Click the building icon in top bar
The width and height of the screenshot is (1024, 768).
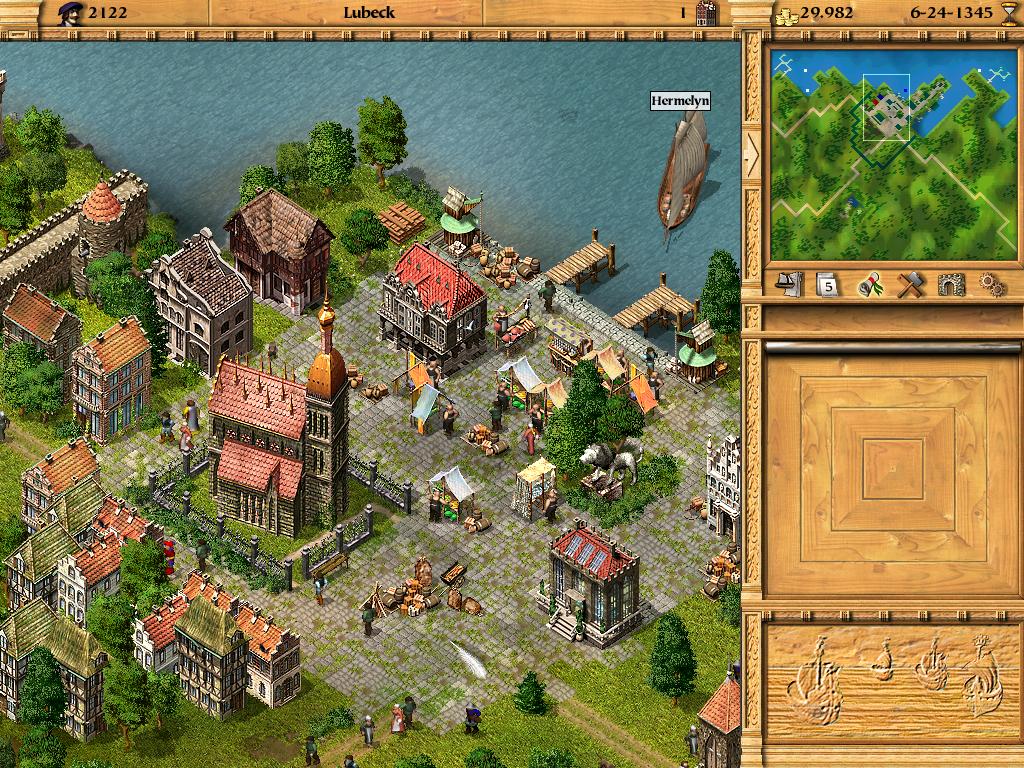click(707, 13)
